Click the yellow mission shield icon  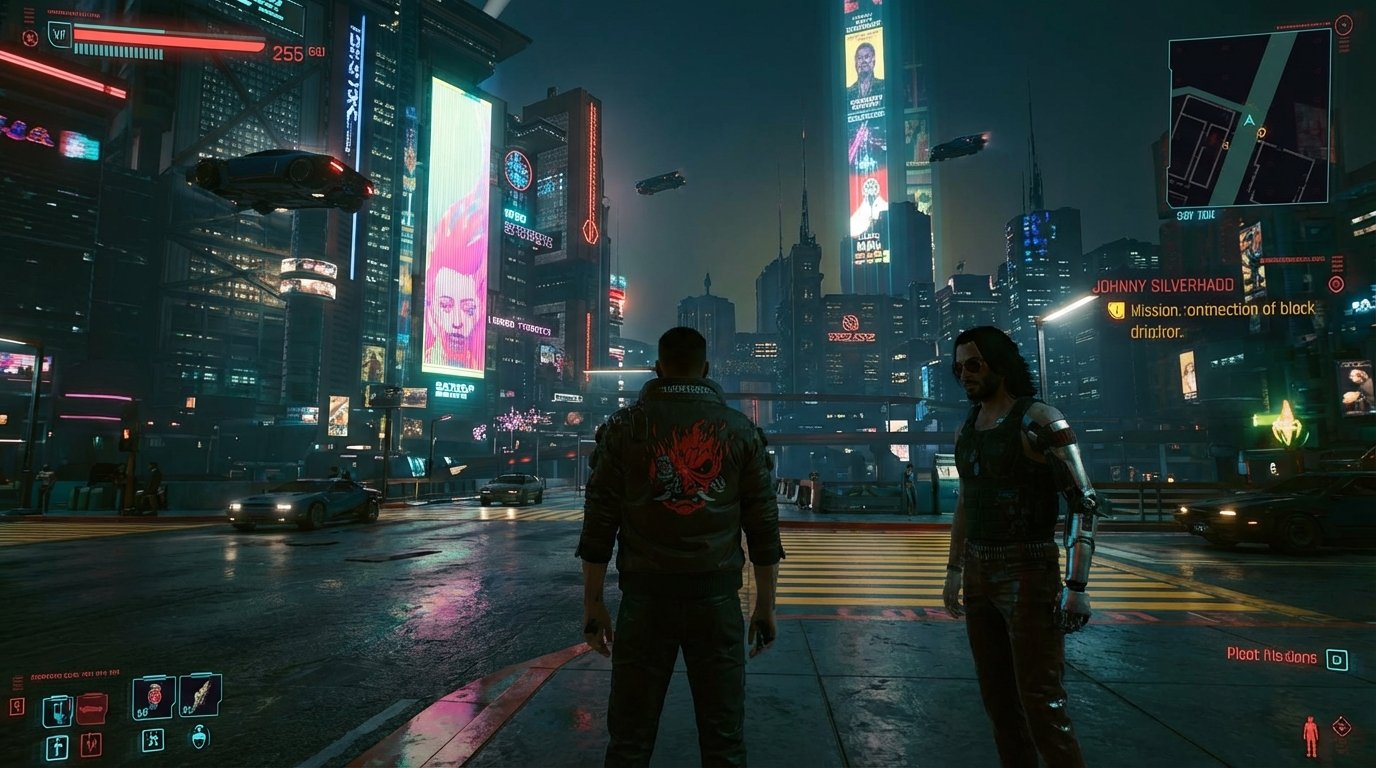(x=1117, y=310)
